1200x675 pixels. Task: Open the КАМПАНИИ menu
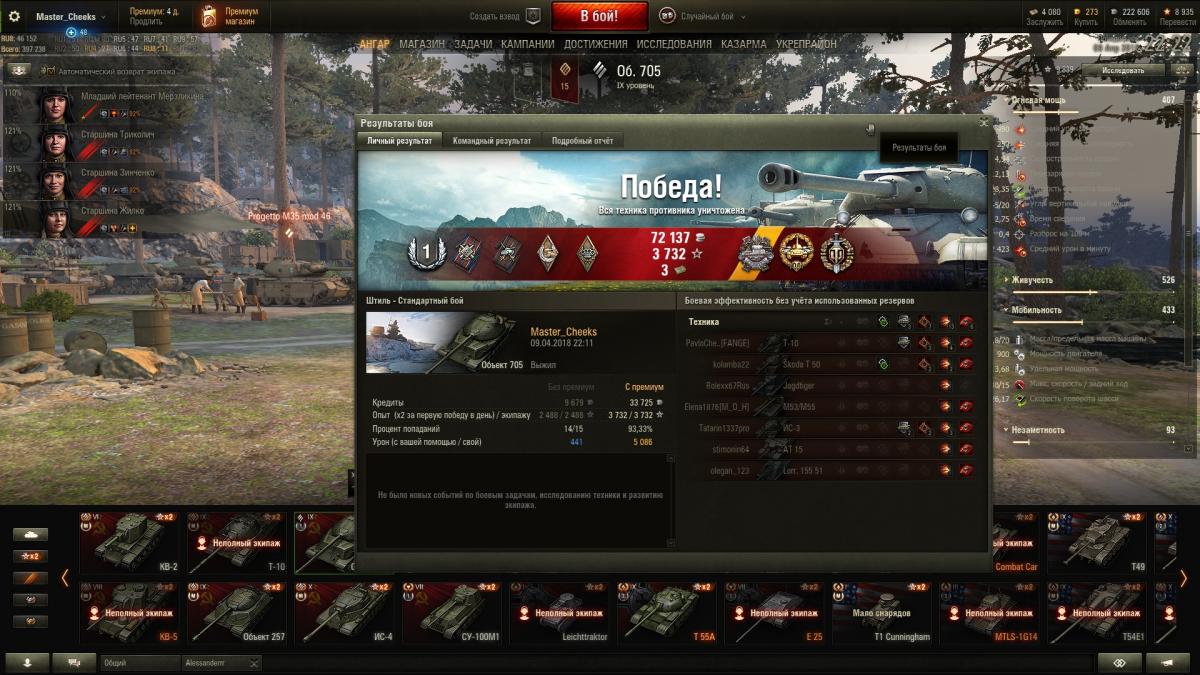point(527,44)
